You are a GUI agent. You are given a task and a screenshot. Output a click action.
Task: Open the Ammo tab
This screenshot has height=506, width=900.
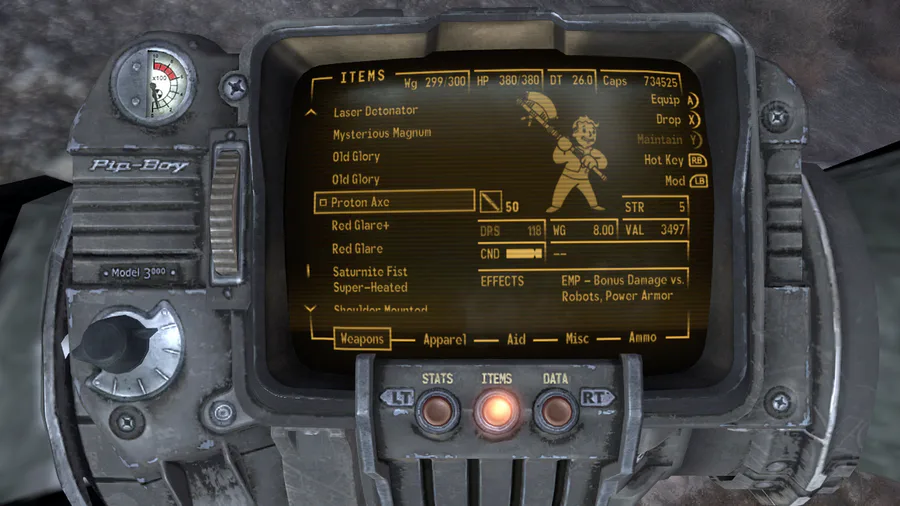pos(643,338)
